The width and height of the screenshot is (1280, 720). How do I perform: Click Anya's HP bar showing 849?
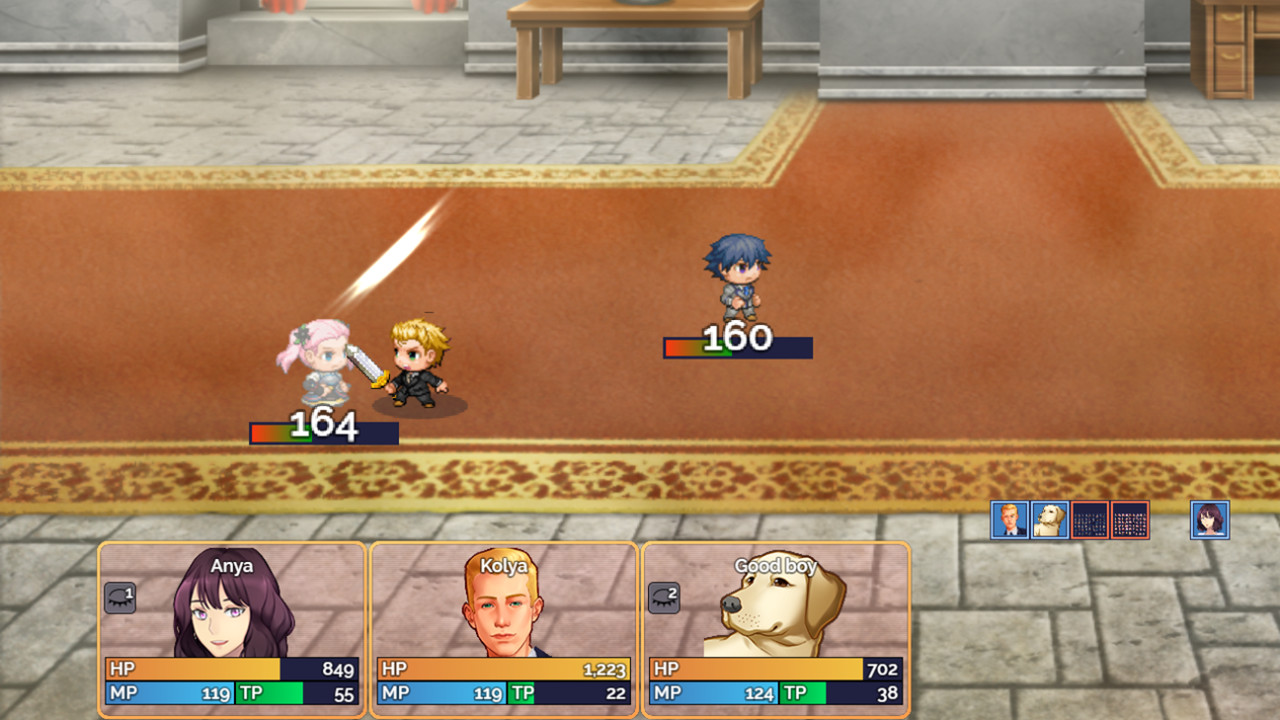pos(230,670)
